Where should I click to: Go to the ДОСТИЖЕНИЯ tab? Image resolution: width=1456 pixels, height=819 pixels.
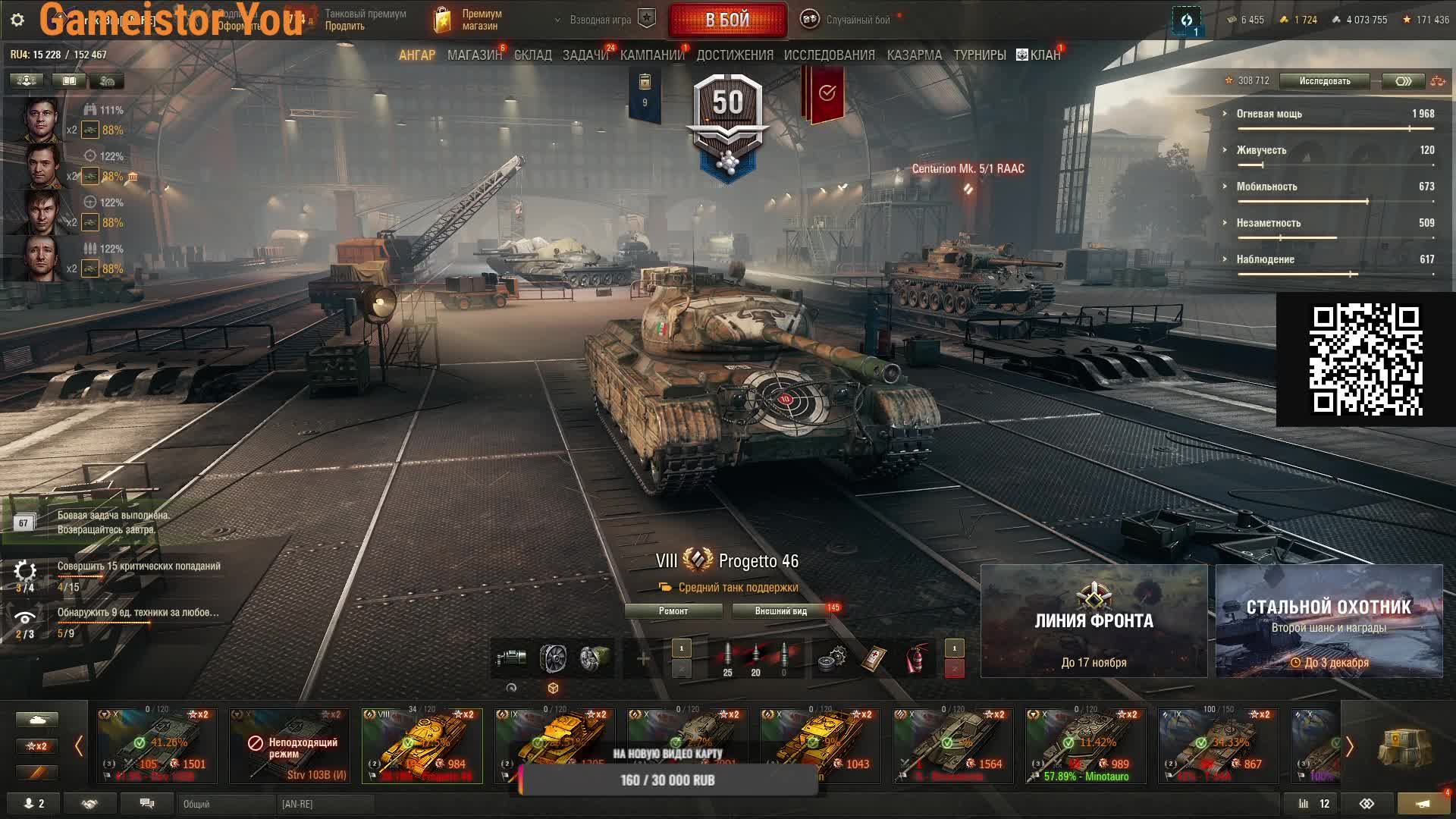[734, 55]
